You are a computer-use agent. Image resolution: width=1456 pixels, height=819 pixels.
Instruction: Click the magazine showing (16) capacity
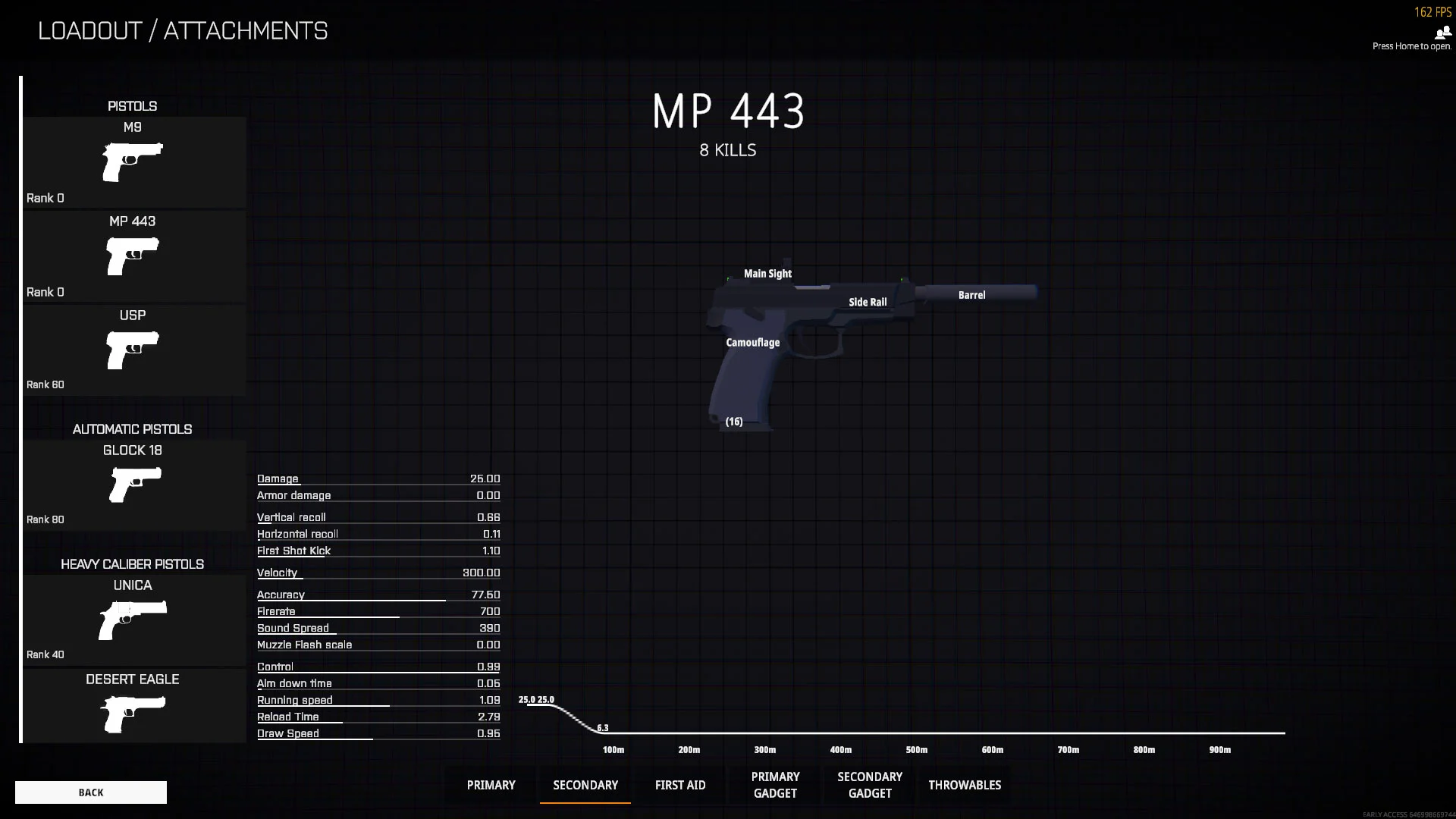(x=733, y=421)
